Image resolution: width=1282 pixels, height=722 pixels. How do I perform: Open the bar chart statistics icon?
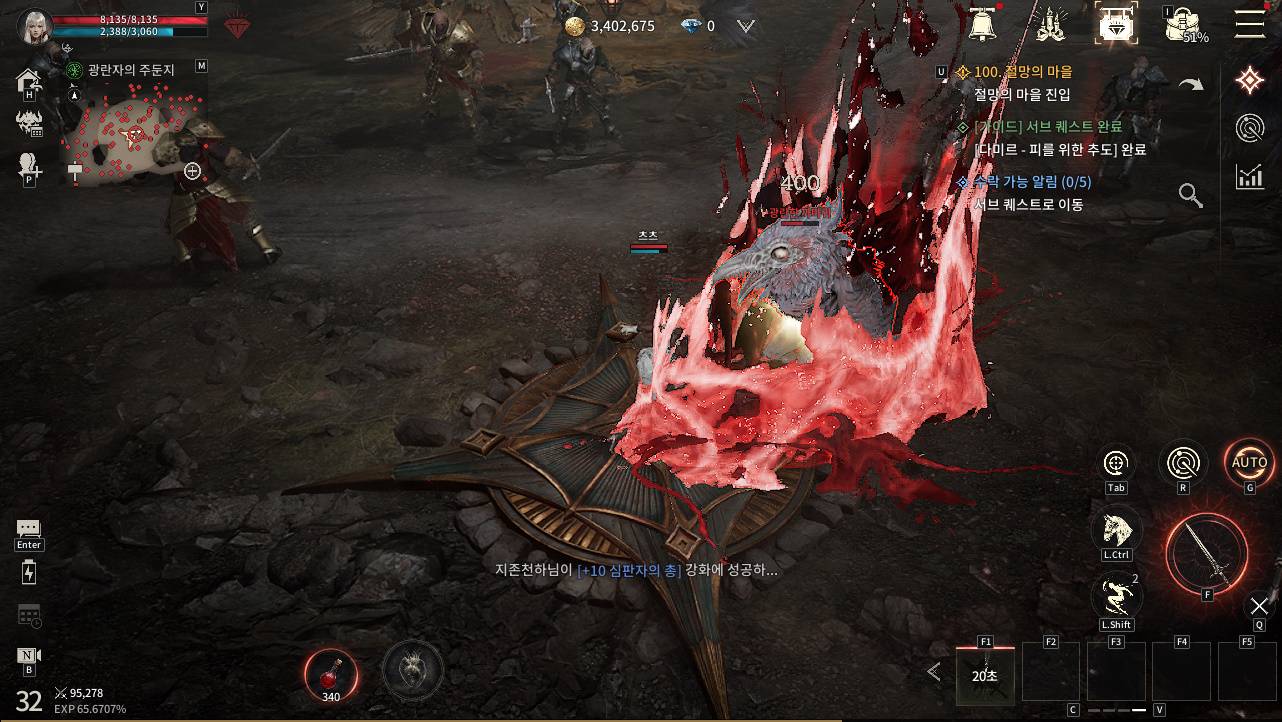pyautogui.click(x=1249, y=177)
